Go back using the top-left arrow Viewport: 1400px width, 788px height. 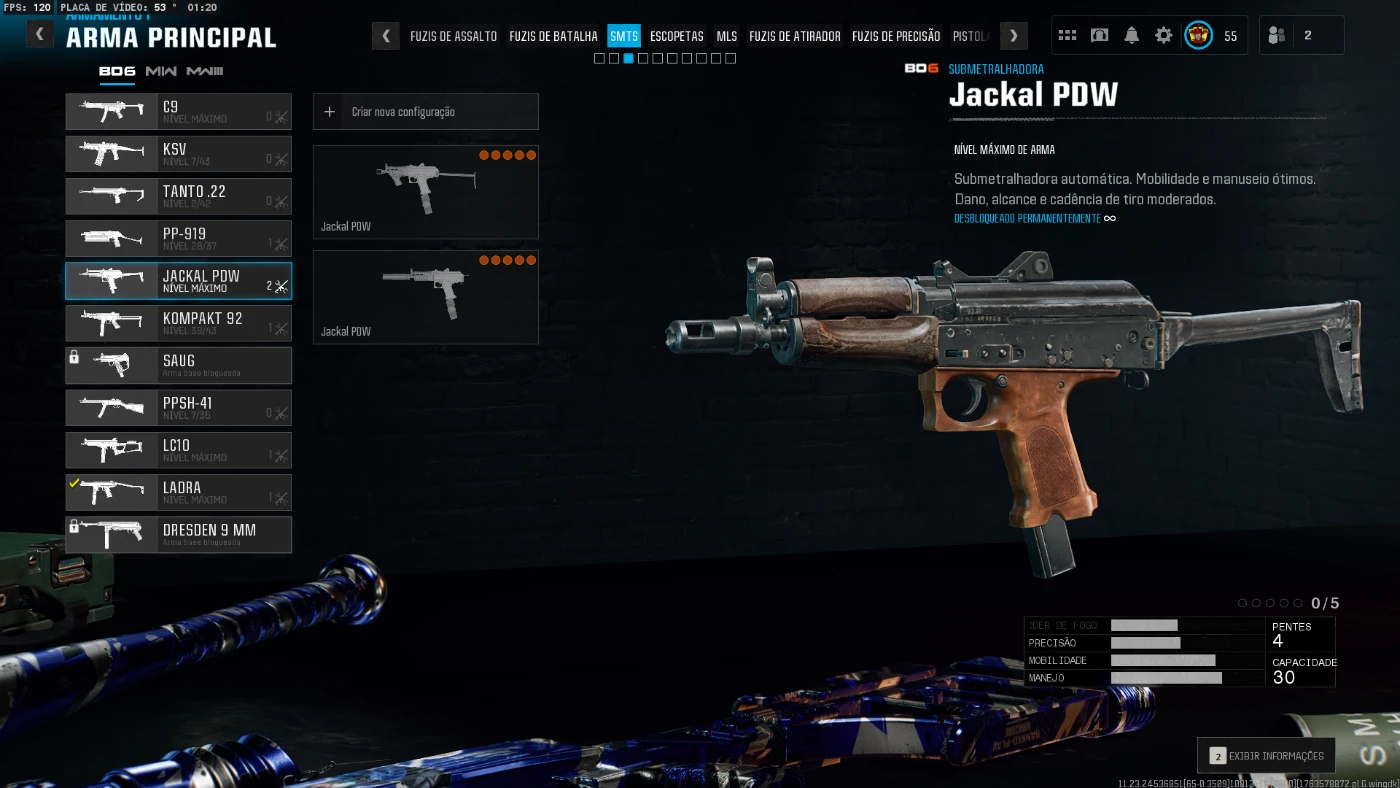tap(40, 35)
